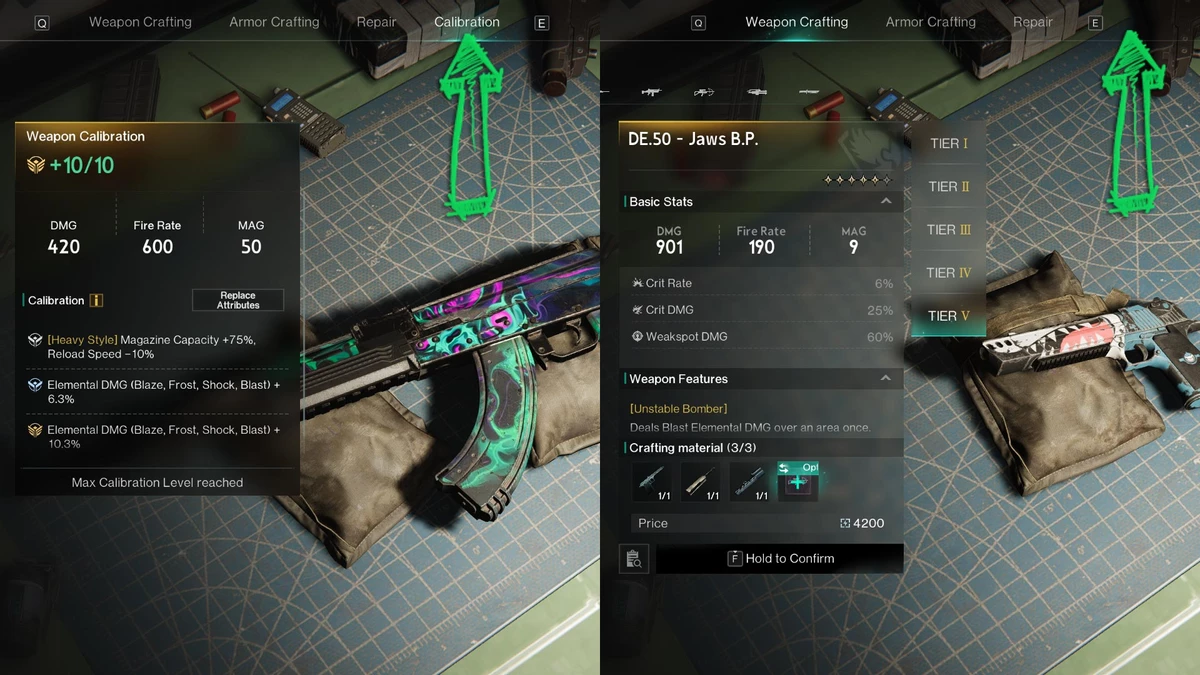
Task: Select TIER I blueprint level
Action: coord(948,143)
